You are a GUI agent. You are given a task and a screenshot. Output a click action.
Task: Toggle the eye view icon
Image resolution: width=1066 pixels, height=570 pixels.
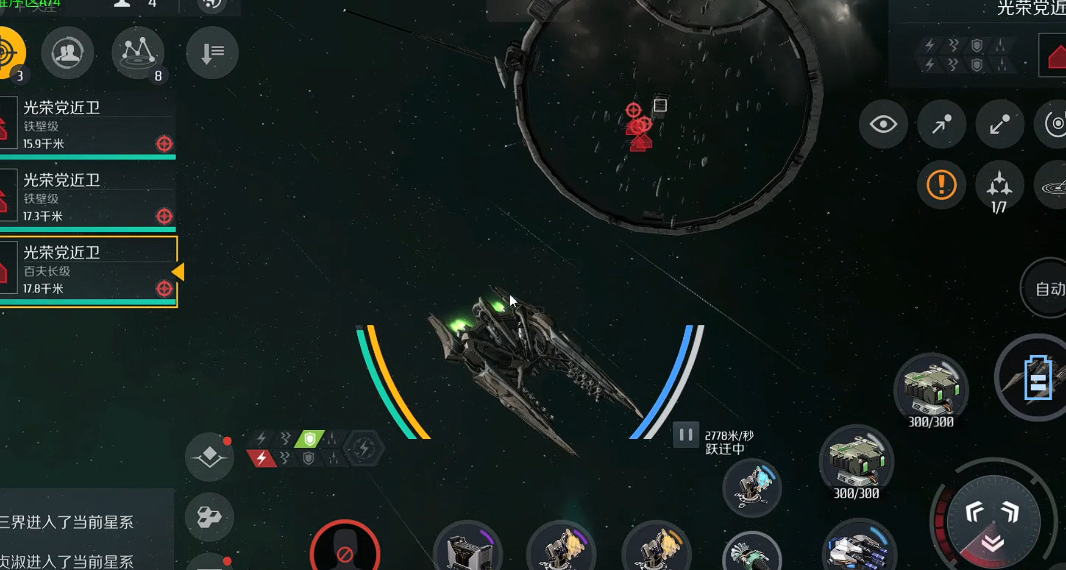[883, 125]
